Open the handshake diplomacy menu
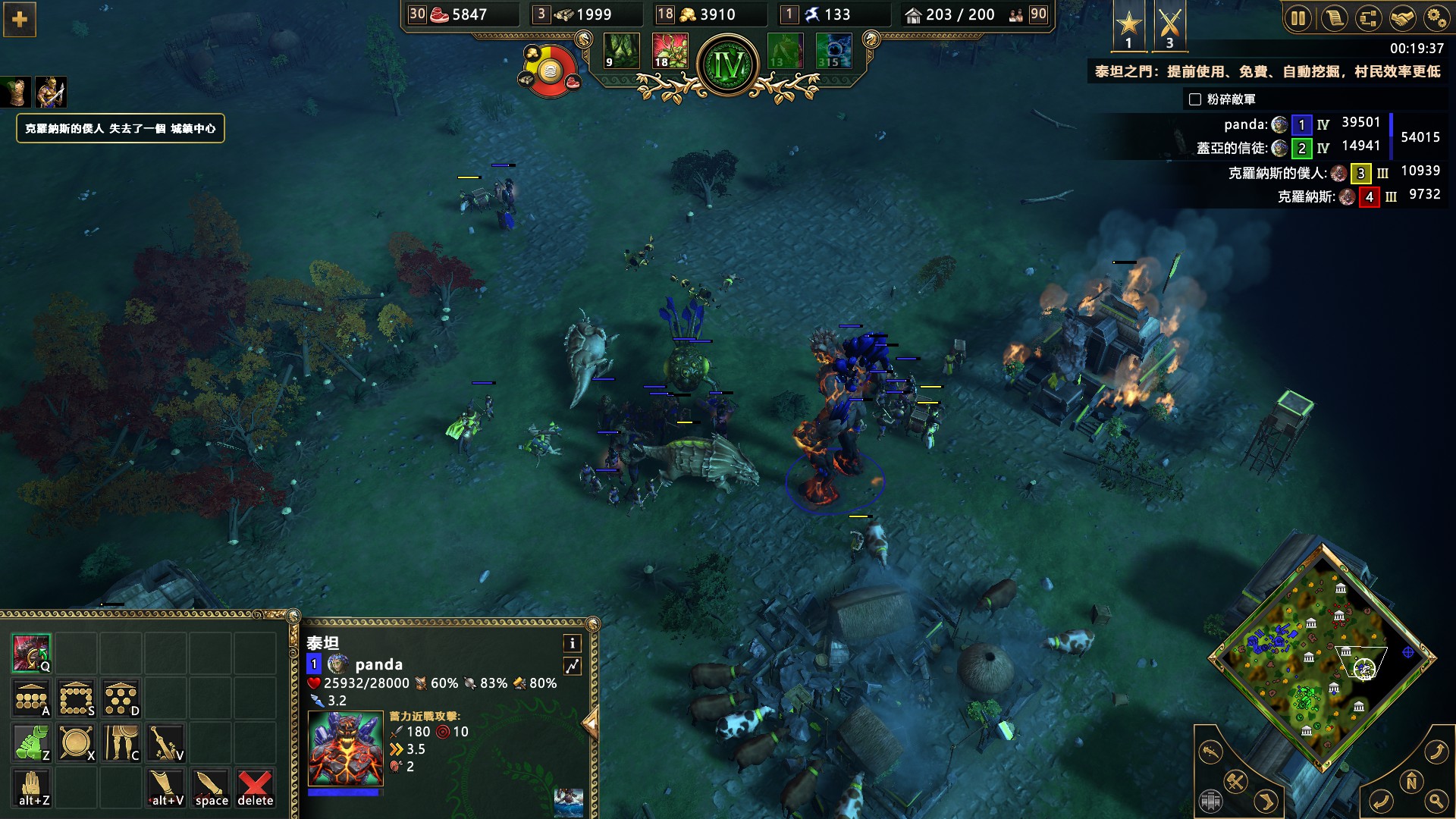Image resolution: width=1456 pixels, height=819 pixels. pos(1402,18)
